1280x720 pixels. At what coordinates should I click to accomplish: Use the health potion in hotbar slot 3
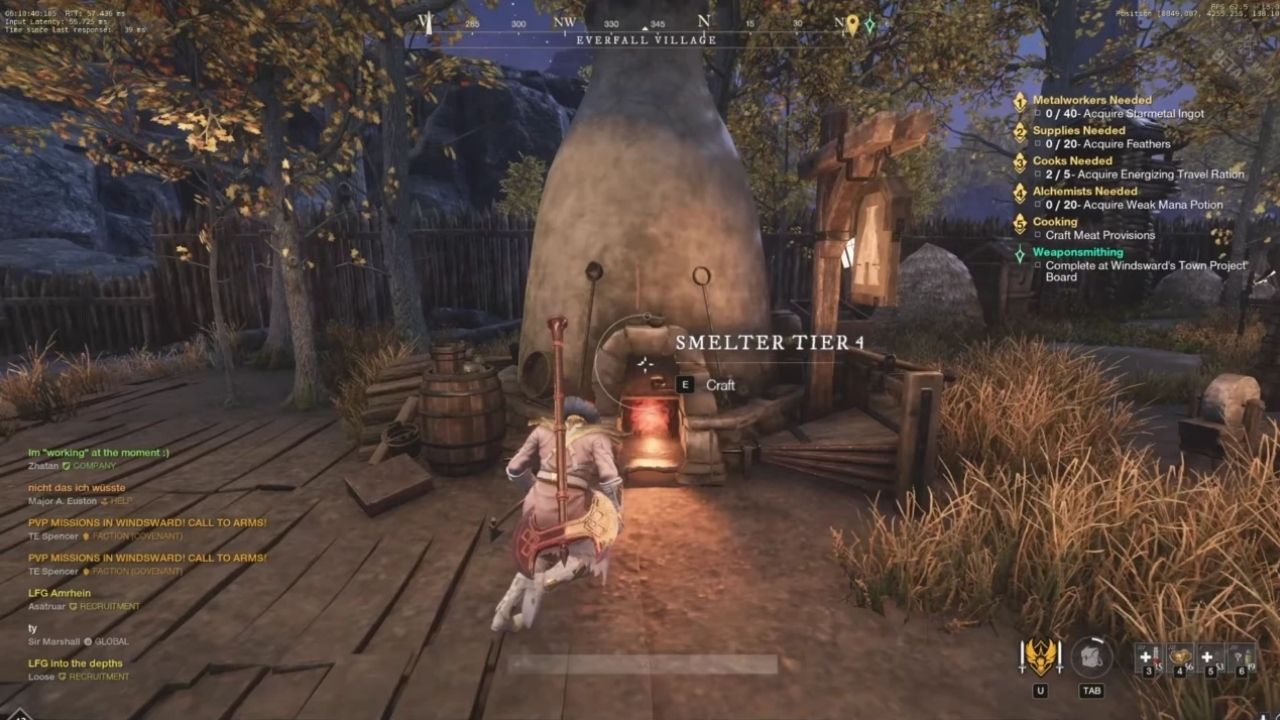1148,658
